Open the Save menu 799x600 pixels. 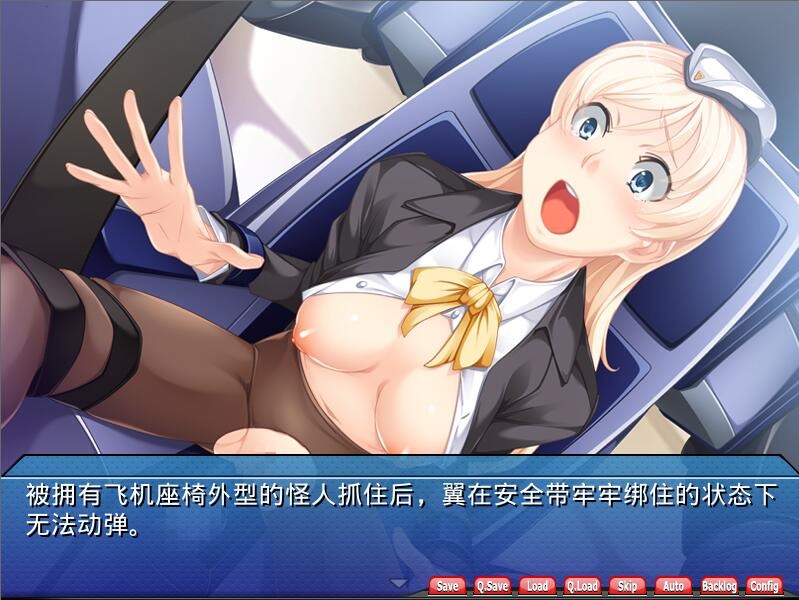point(448,586)
